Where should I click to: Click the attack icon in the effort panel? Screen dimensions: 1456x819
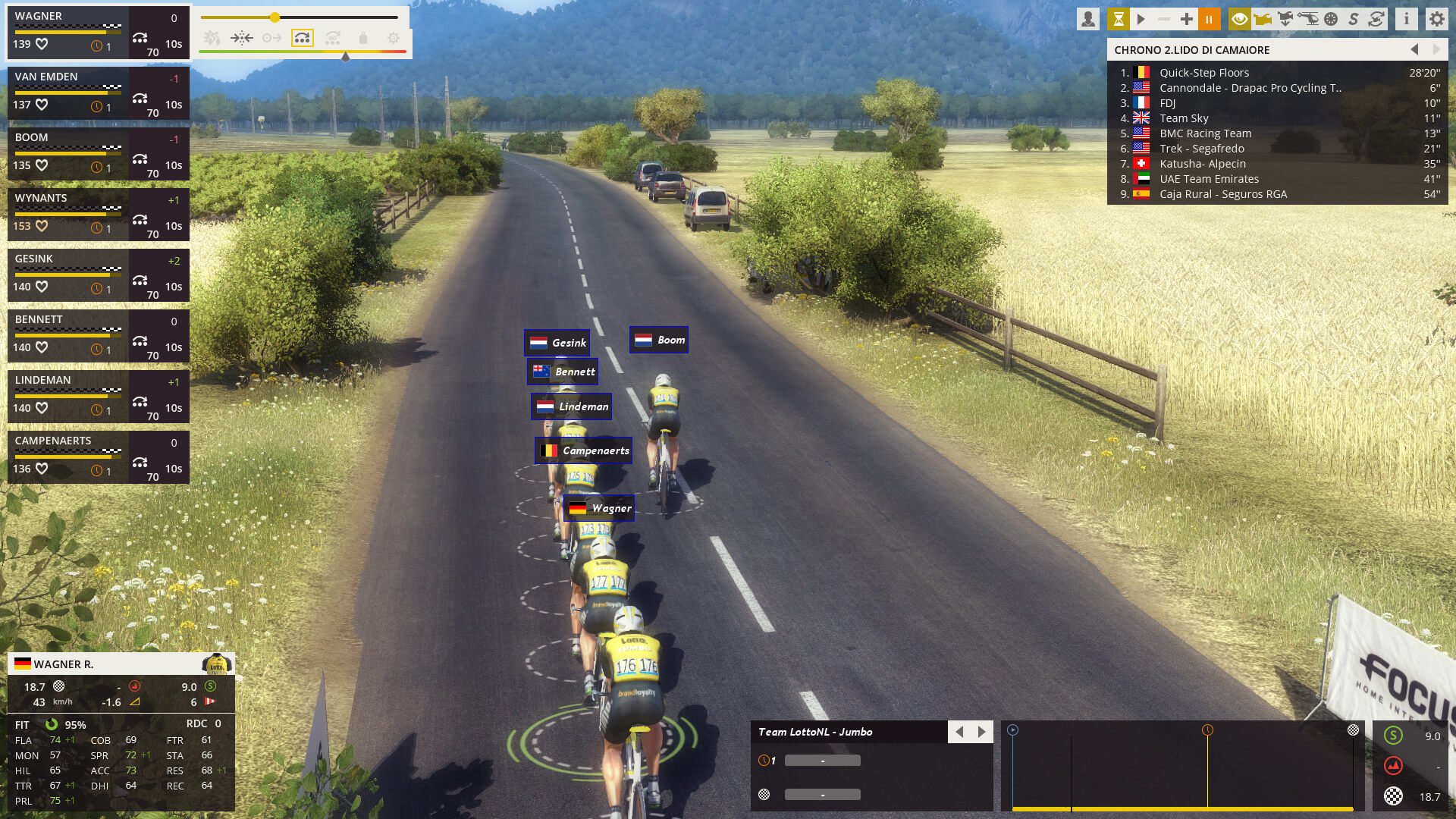coord(212,36)
